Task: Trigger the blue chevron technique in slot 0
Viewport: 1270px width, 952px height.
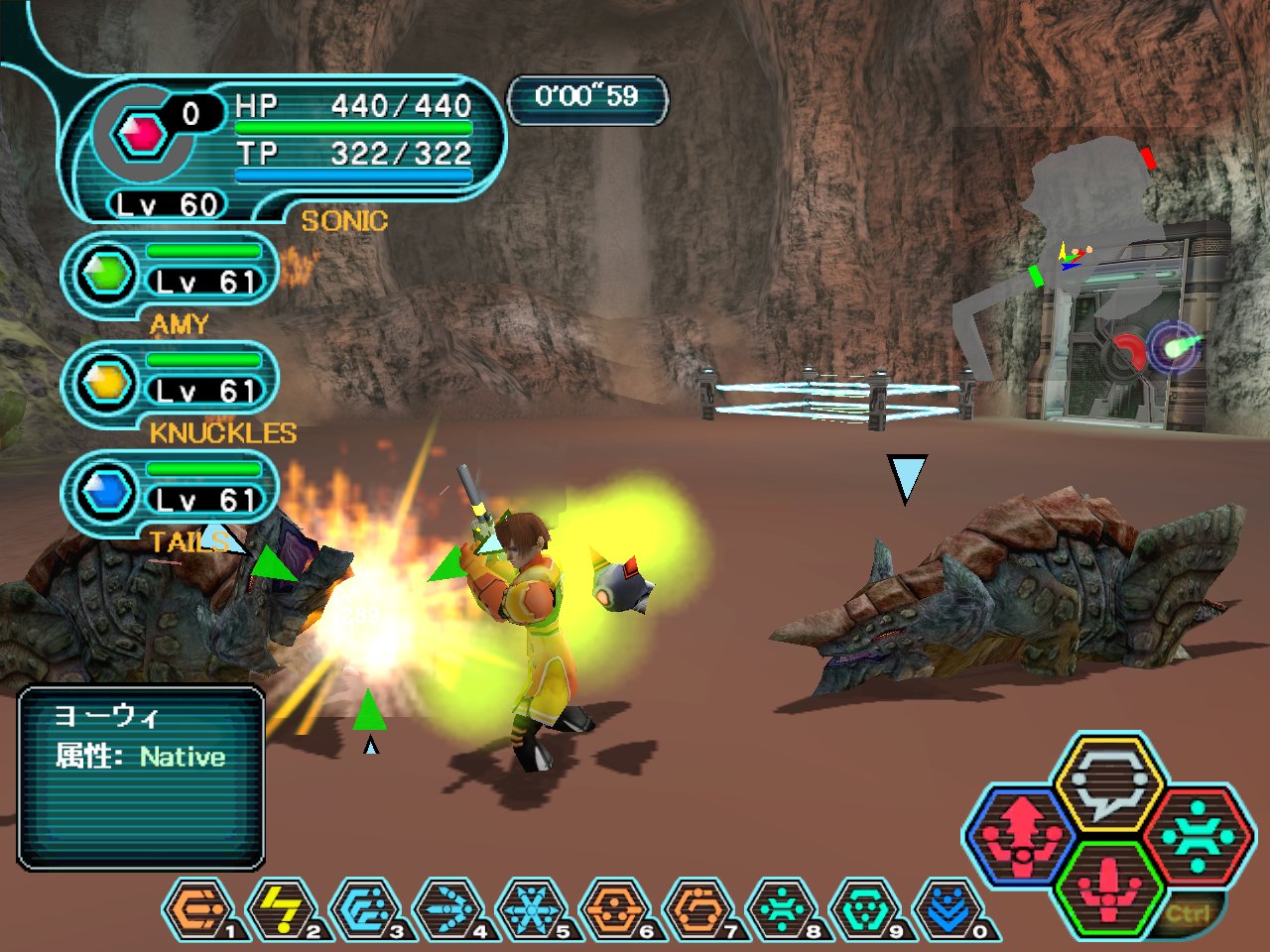Action: click(949, 909)
